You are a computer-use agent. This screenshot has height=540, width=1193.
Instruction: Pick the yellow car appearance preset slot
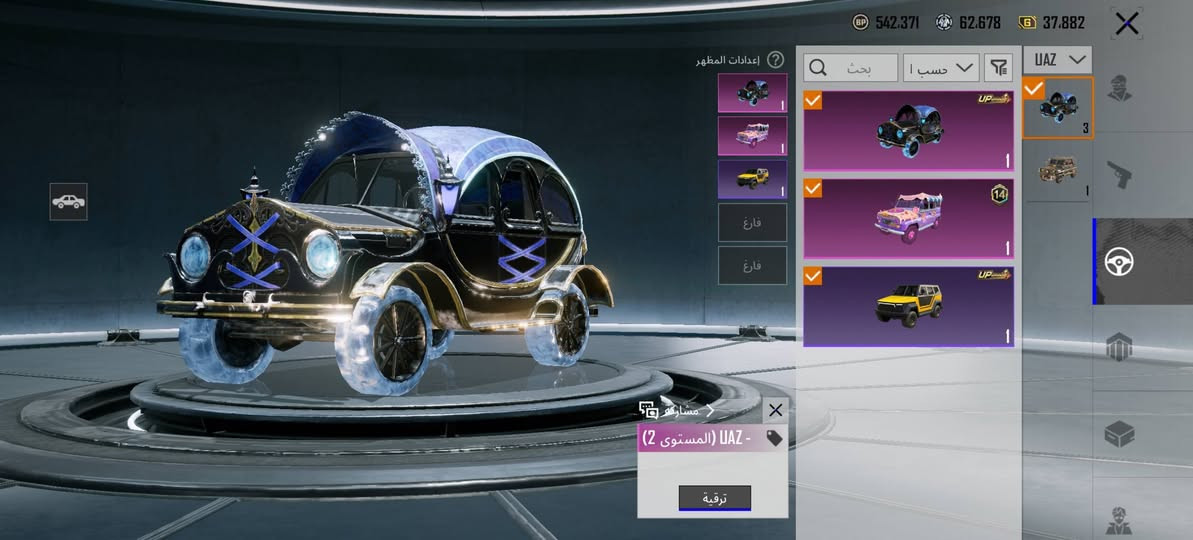(752, 180)
